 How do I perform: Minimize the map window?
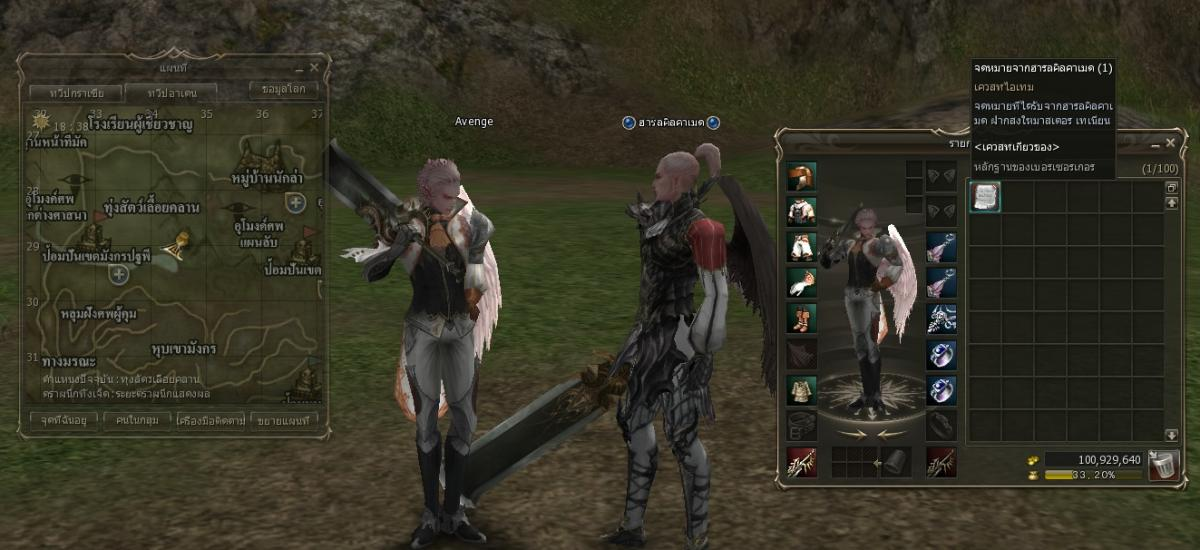298,68
